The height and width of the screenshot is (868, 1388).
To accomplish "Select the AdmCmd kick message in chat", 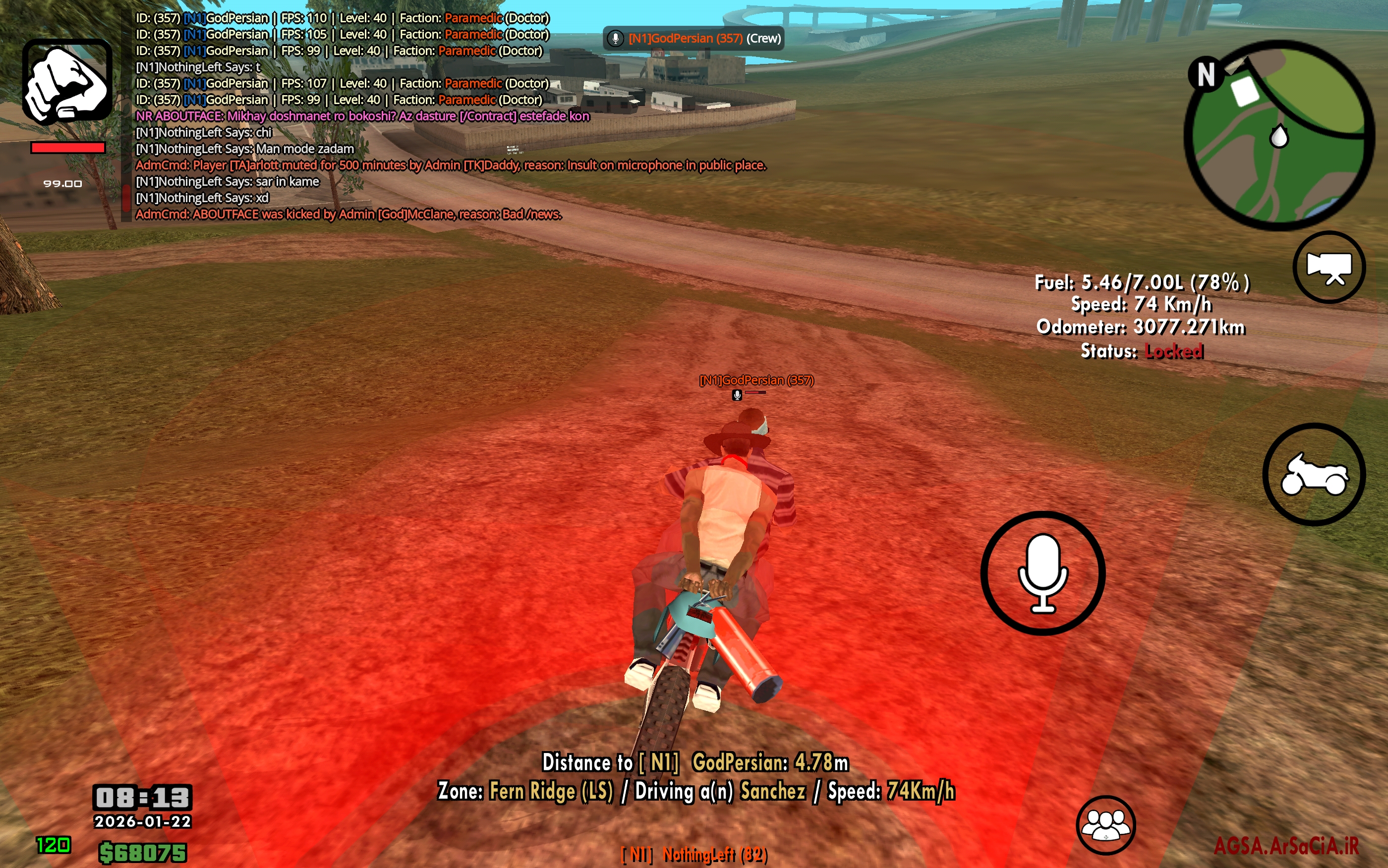I will point(348,215).
